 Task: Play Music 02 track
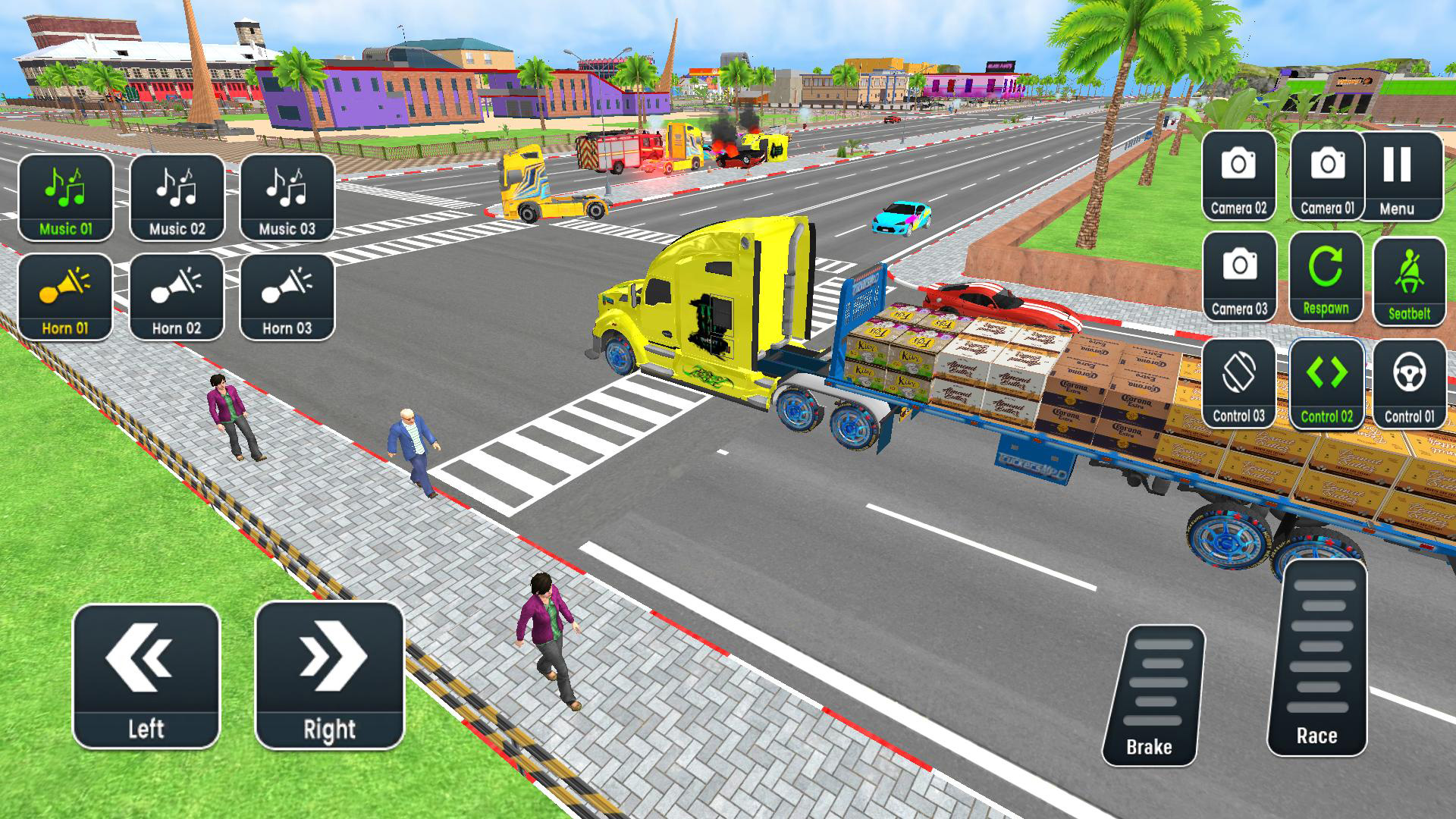coord(176,197)
